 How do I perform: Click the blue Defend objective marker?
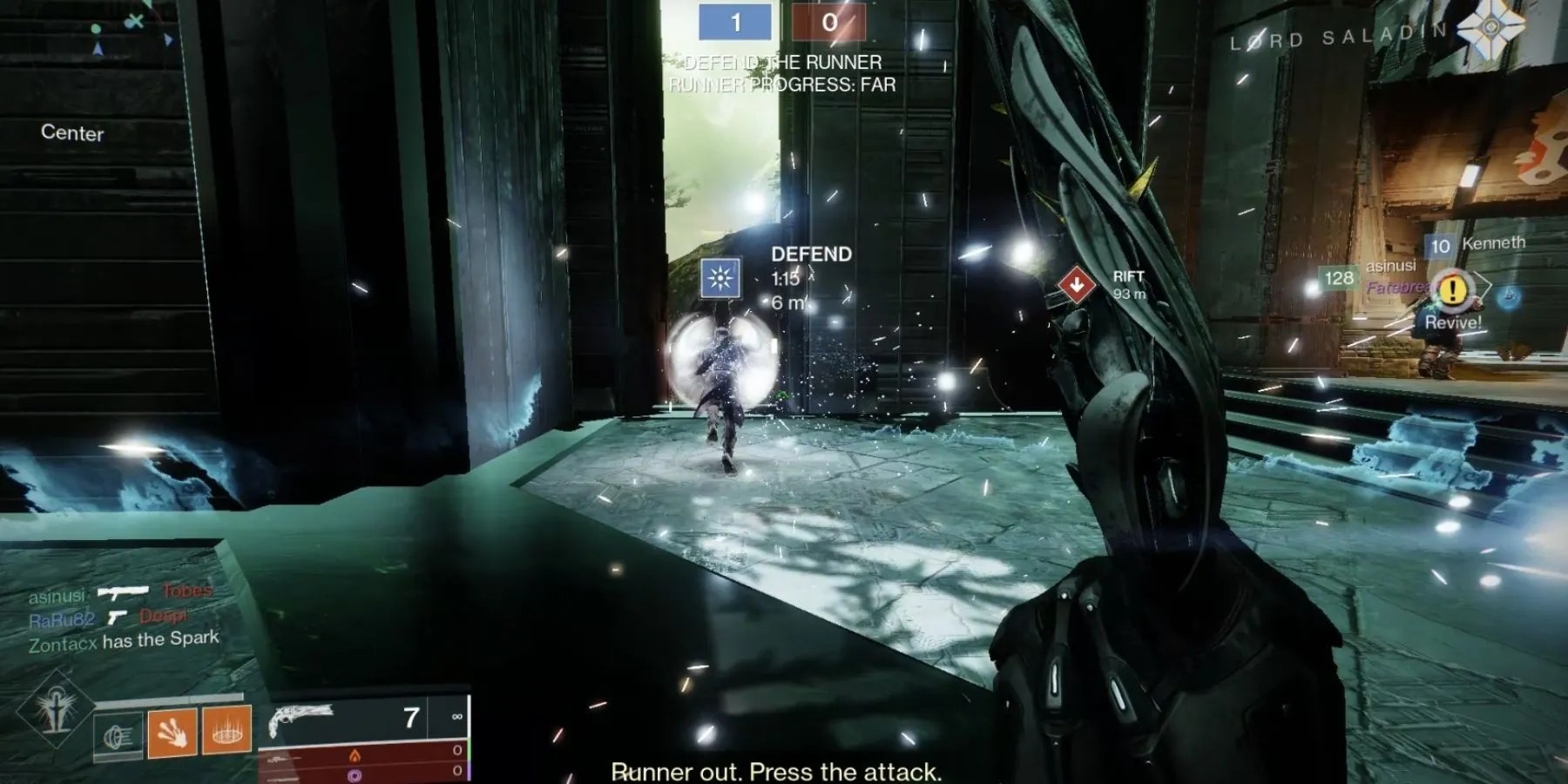(x=720, y=278)
